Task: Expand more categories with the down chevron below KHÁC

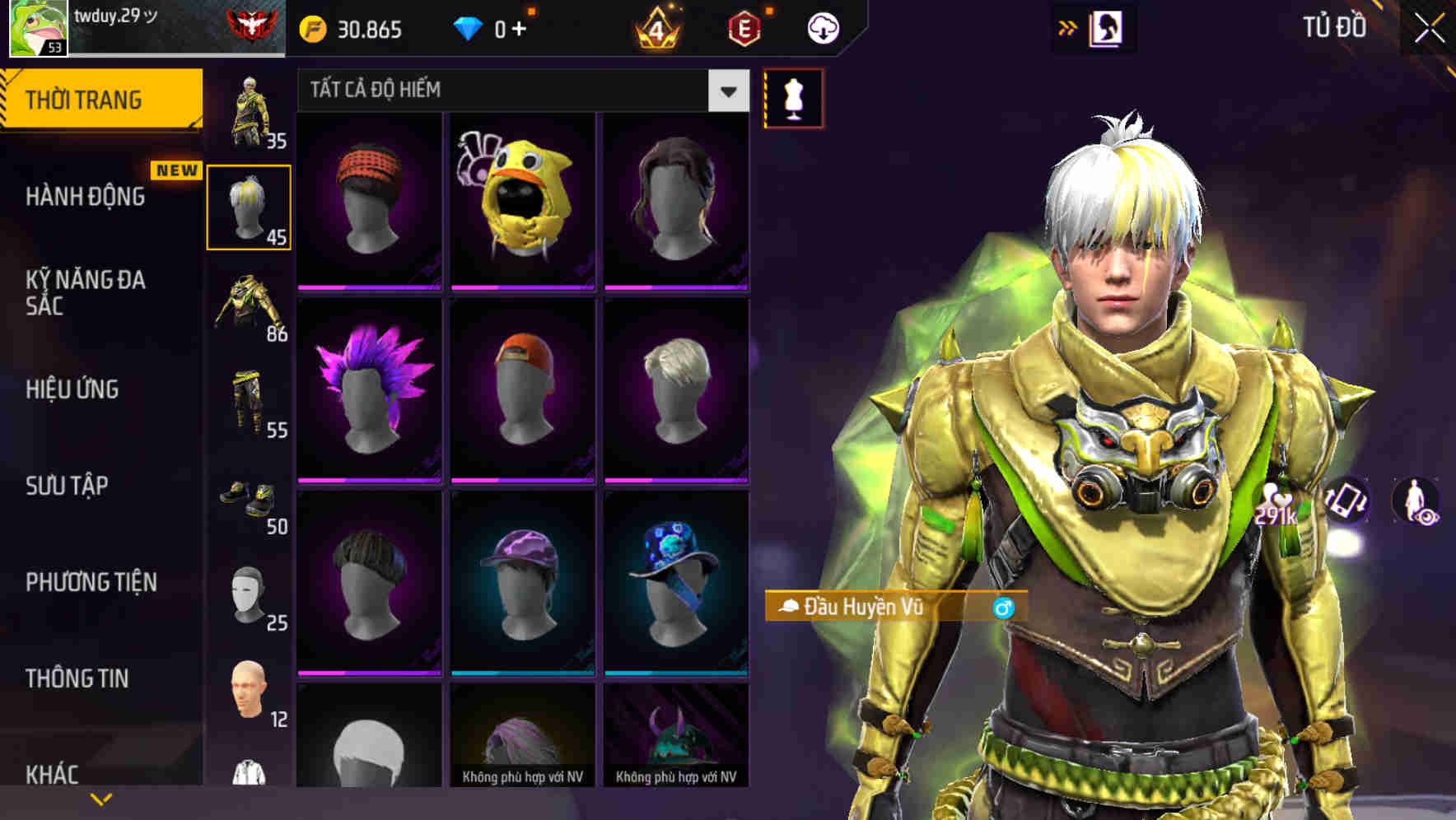Action: click(x=101, y=798)
